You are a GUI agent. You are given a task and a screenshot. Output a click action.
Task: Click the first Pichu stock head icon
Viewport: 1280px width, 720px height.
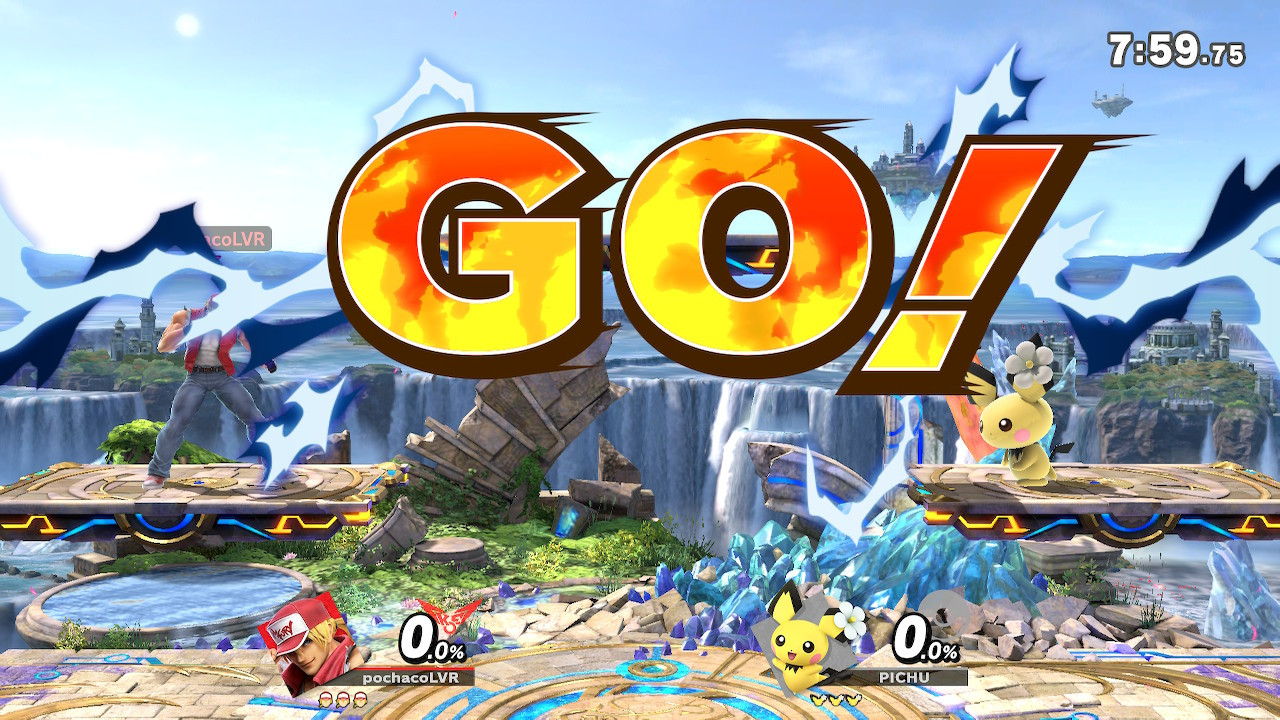(817, 699)
